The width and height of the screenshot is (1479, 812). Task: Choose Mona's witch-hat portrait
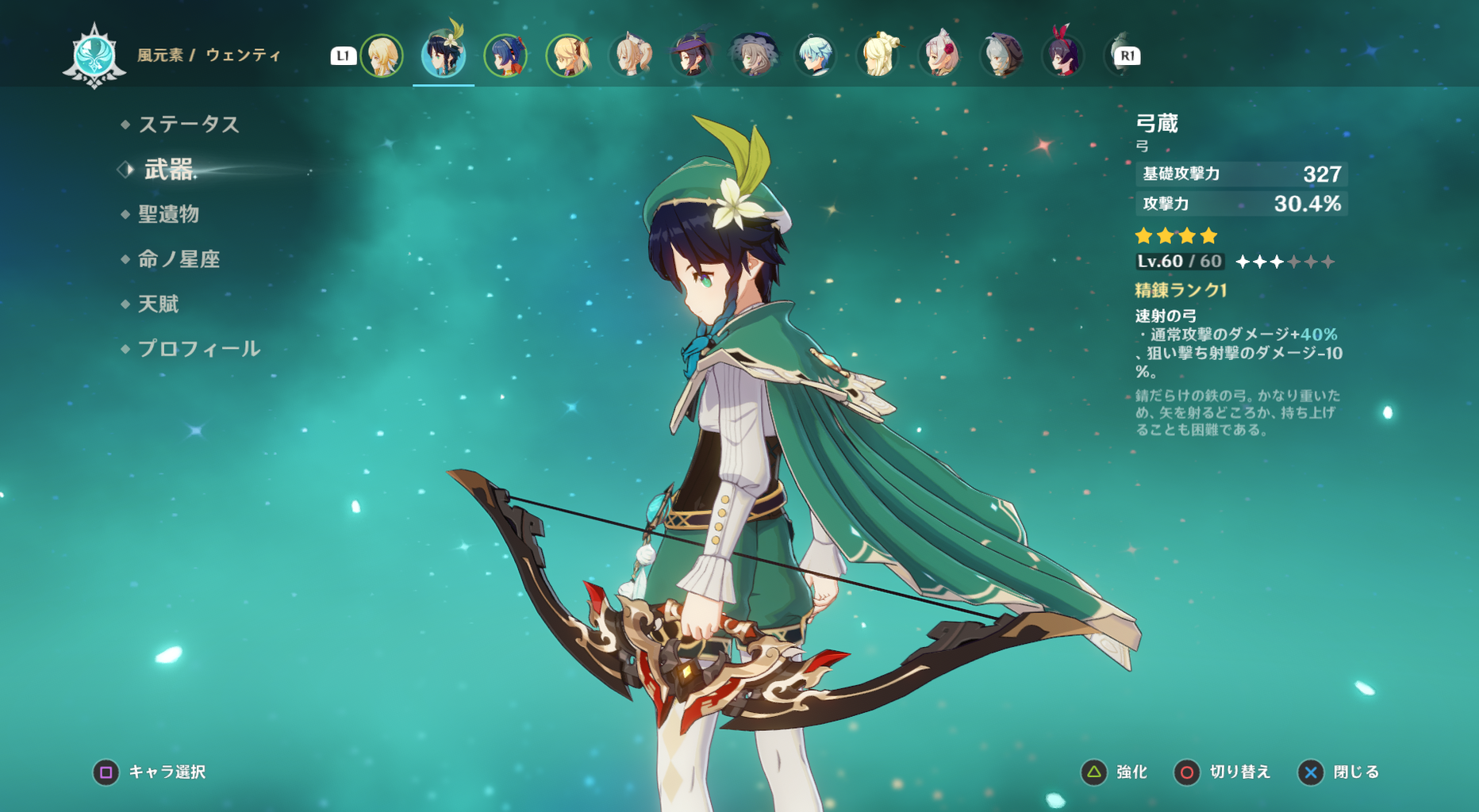pyautogui.click(x=692, y=56)
